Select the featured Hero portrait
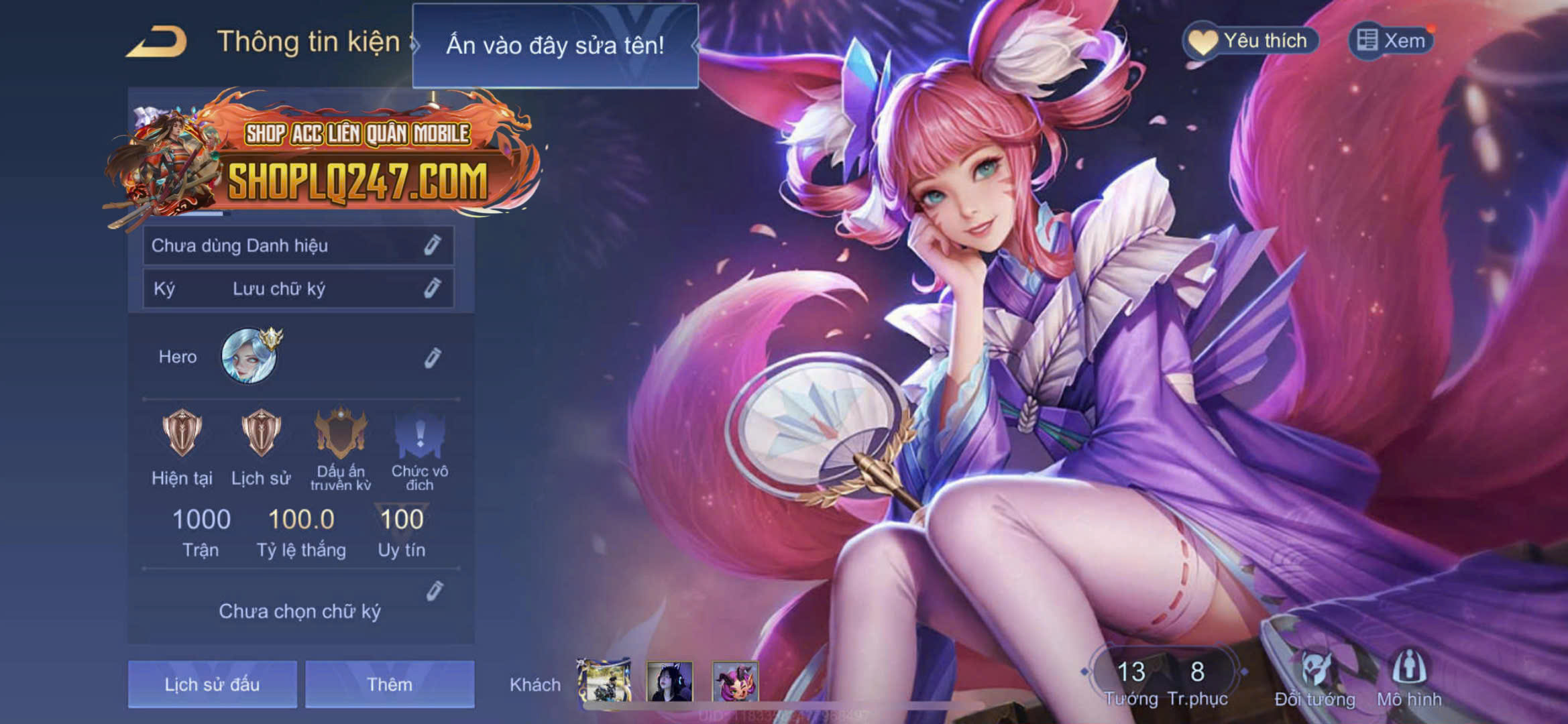Screen dimensions: 1568x724 [249, 356]
